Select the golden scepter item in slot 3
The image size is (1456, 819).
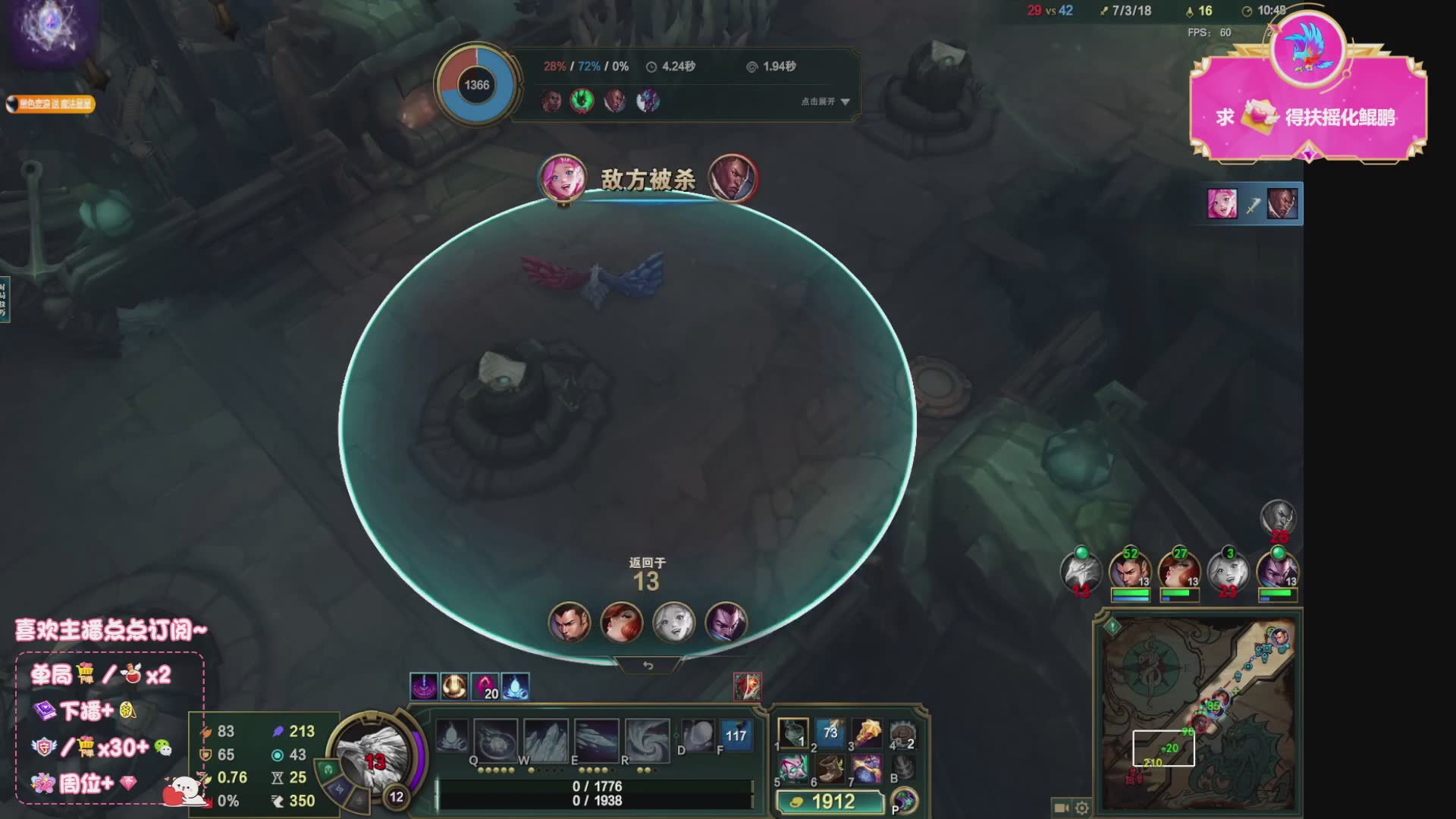[867, 733]
